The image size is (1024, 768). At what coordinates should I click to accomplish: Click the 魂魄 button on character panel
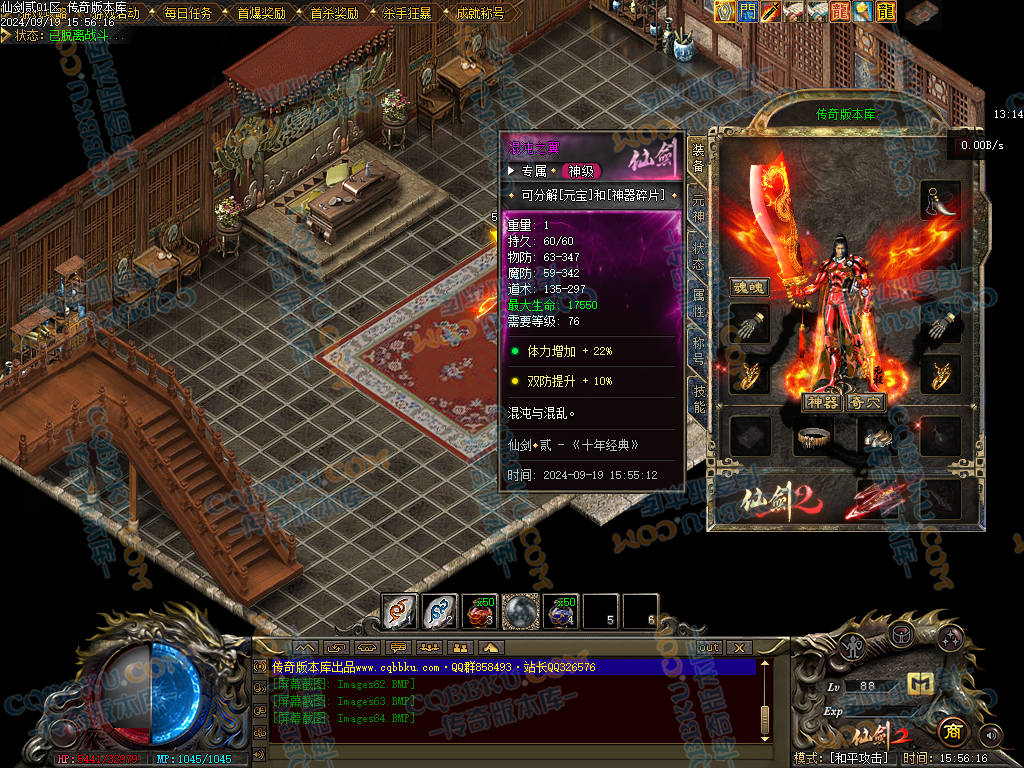point(749,287)
